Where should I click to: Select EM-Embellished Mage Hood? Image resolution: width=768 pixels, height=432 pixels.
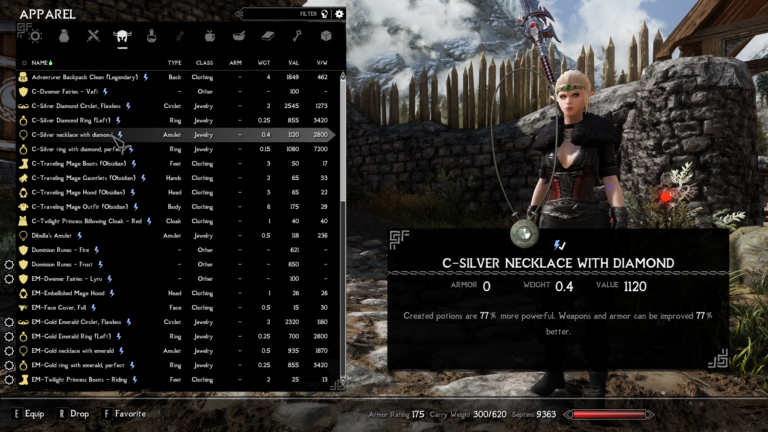(x=68, y=294)
